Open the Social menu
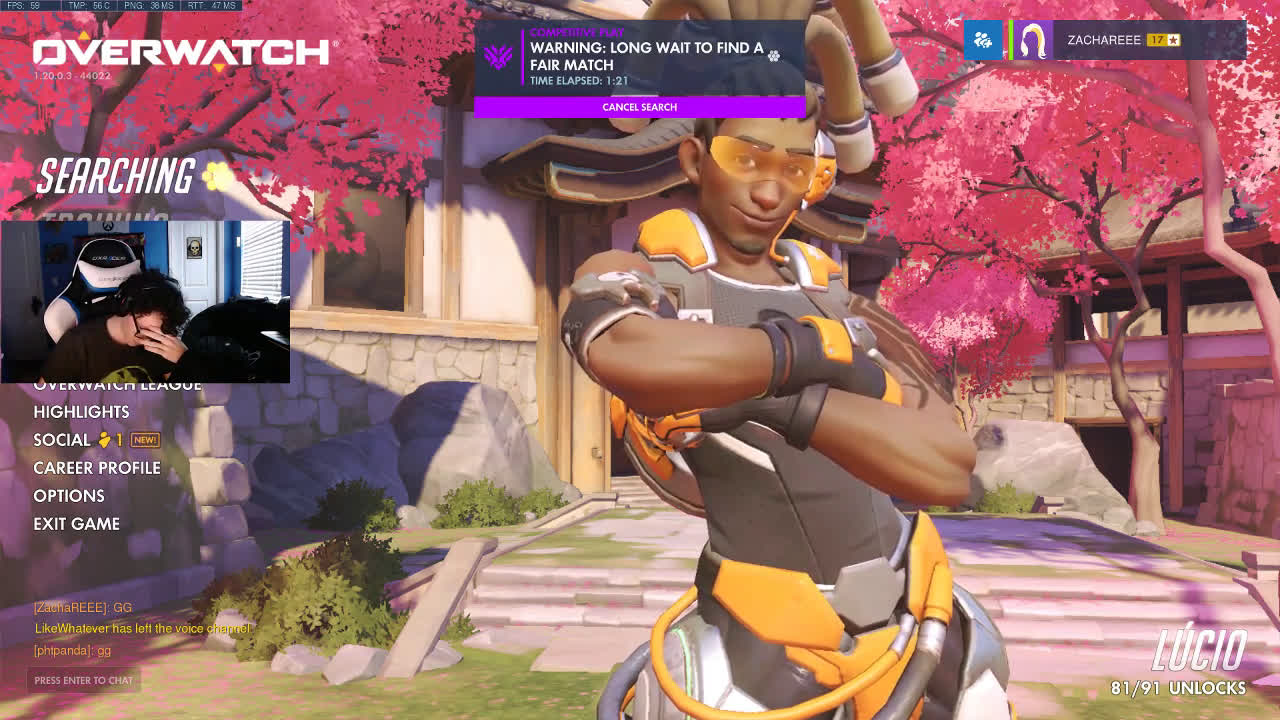The width and height of the screenshot is (1280, 720). [62, 440]
